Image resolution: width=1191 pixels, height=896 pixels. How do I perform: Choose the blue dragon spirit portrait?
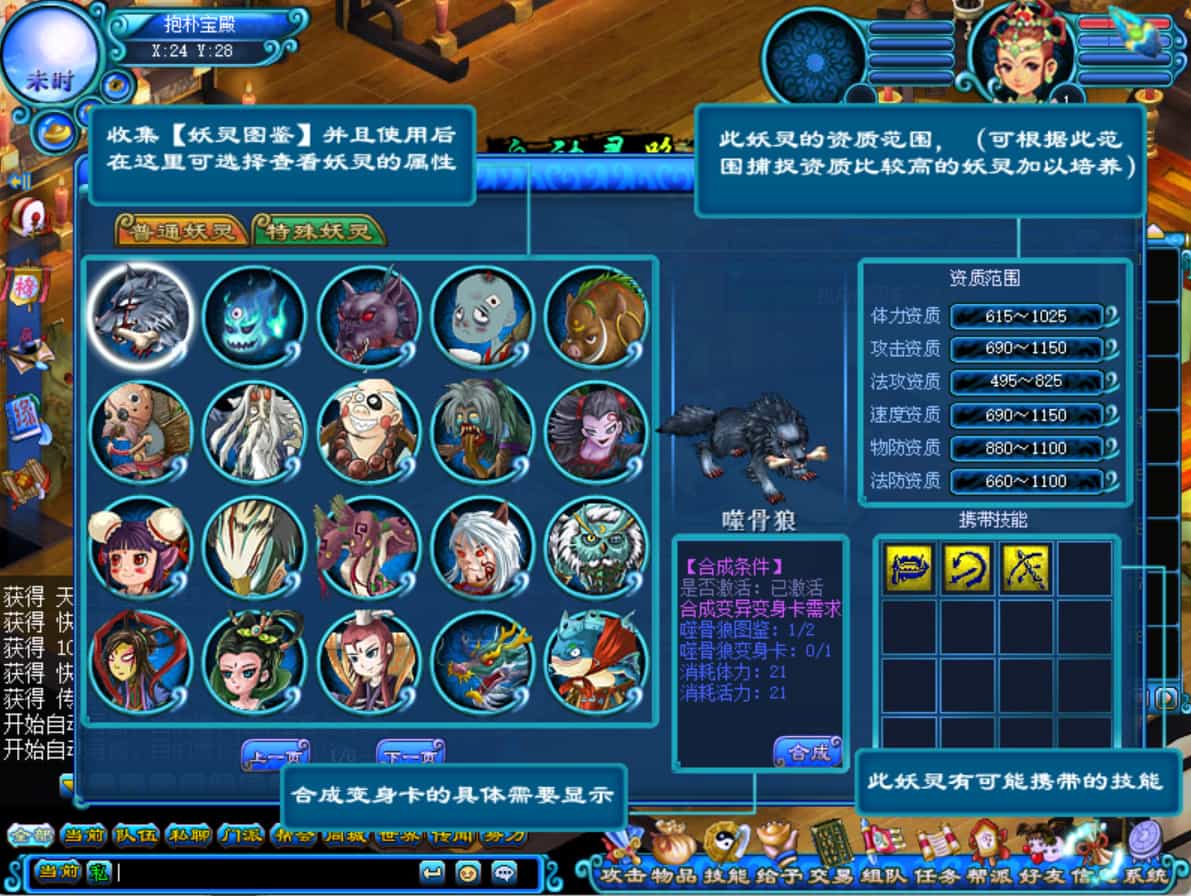(x=482, y=662)
